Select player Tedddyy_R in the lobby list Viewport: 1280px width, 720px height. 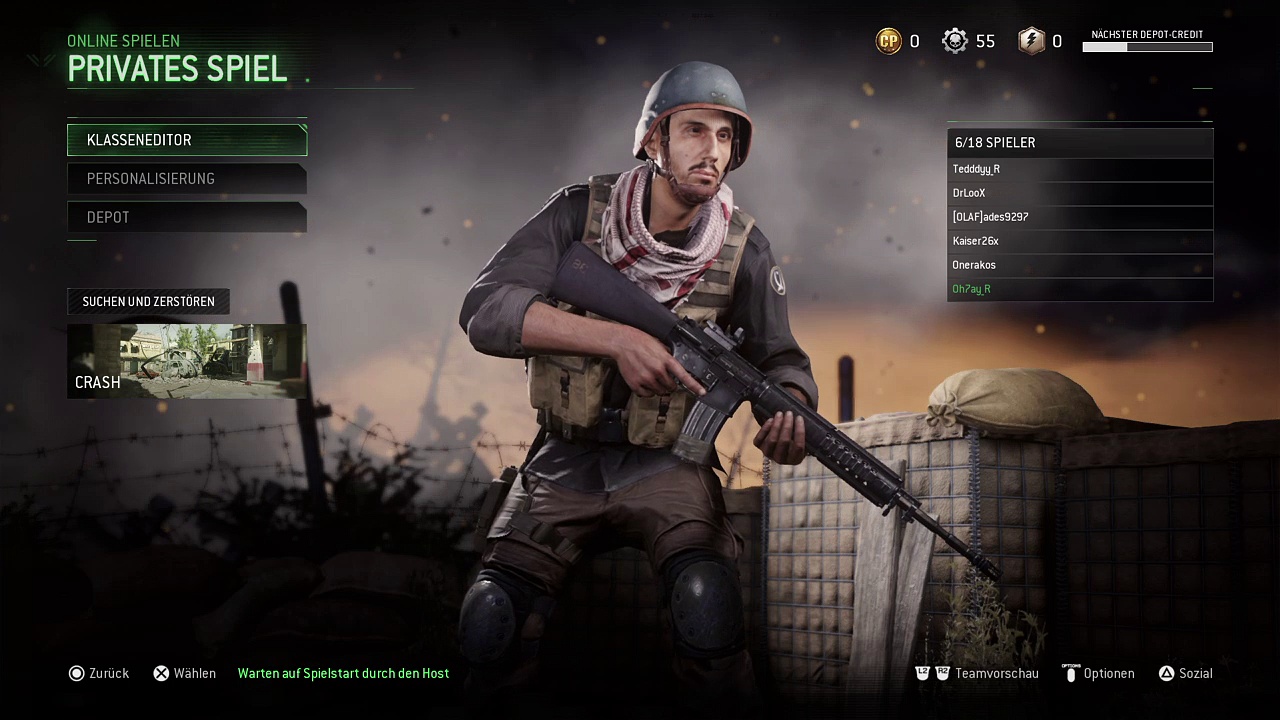(x=1080, y=169)
